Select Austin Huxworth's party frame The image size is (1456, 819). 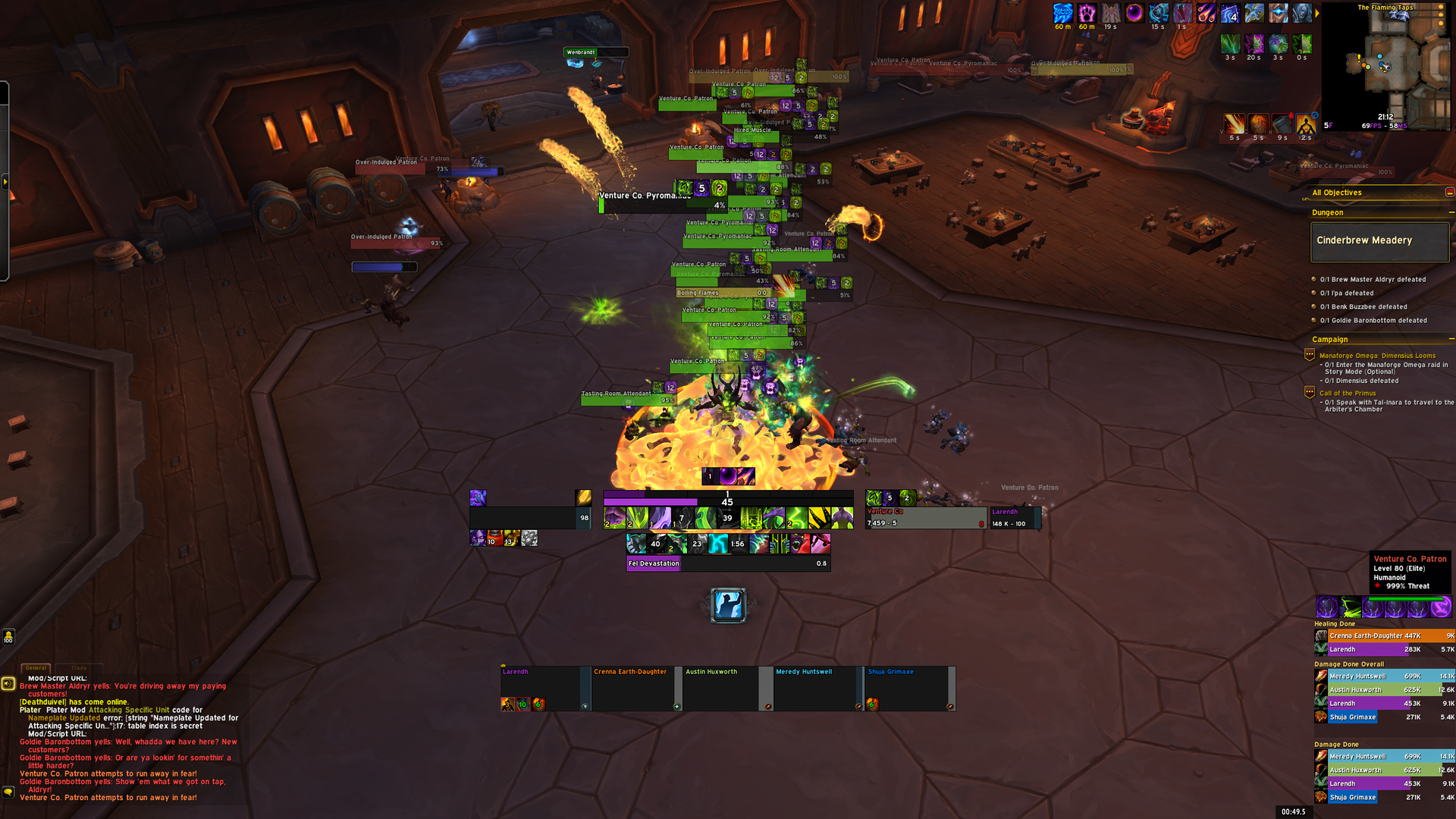coord(723,688)
